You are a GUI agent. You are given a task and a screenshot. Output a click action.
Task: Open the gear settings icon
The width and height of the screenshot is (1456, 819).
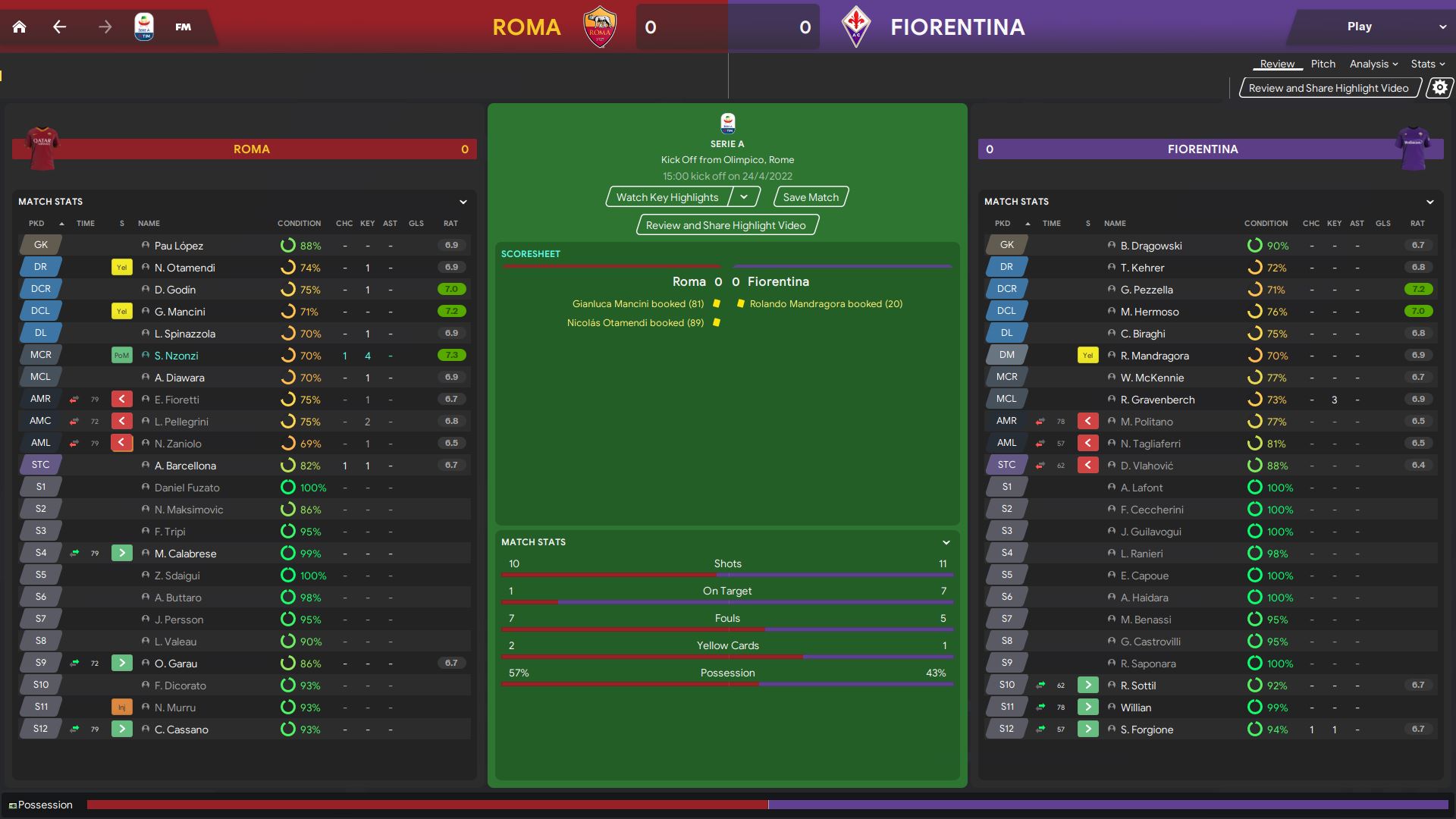pos(1439,88)
